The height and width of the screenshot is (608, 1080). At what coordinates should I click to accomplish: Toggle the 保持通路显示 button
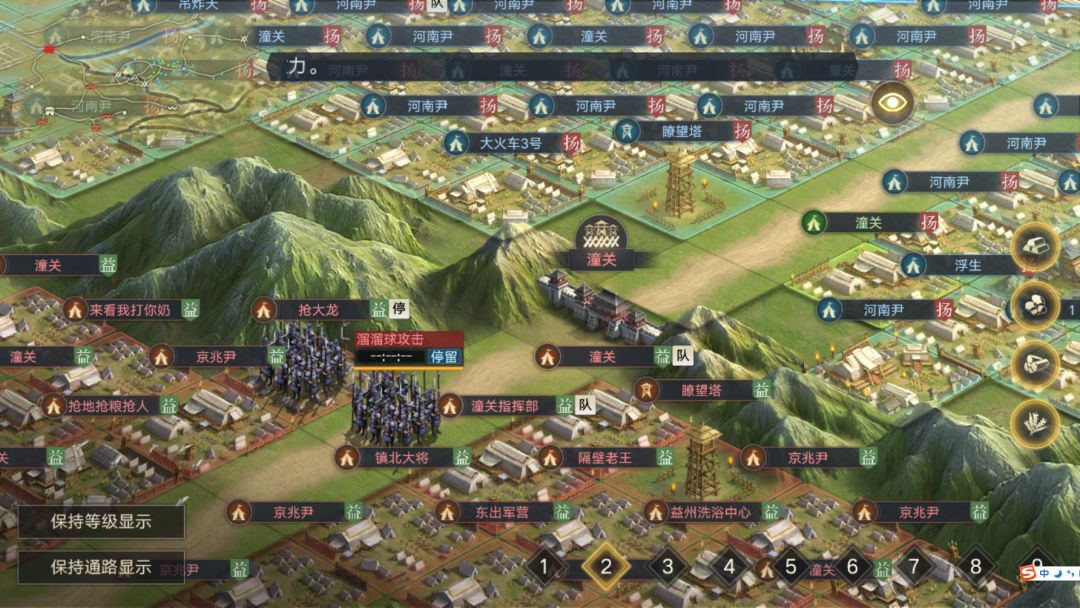point(101,567)
